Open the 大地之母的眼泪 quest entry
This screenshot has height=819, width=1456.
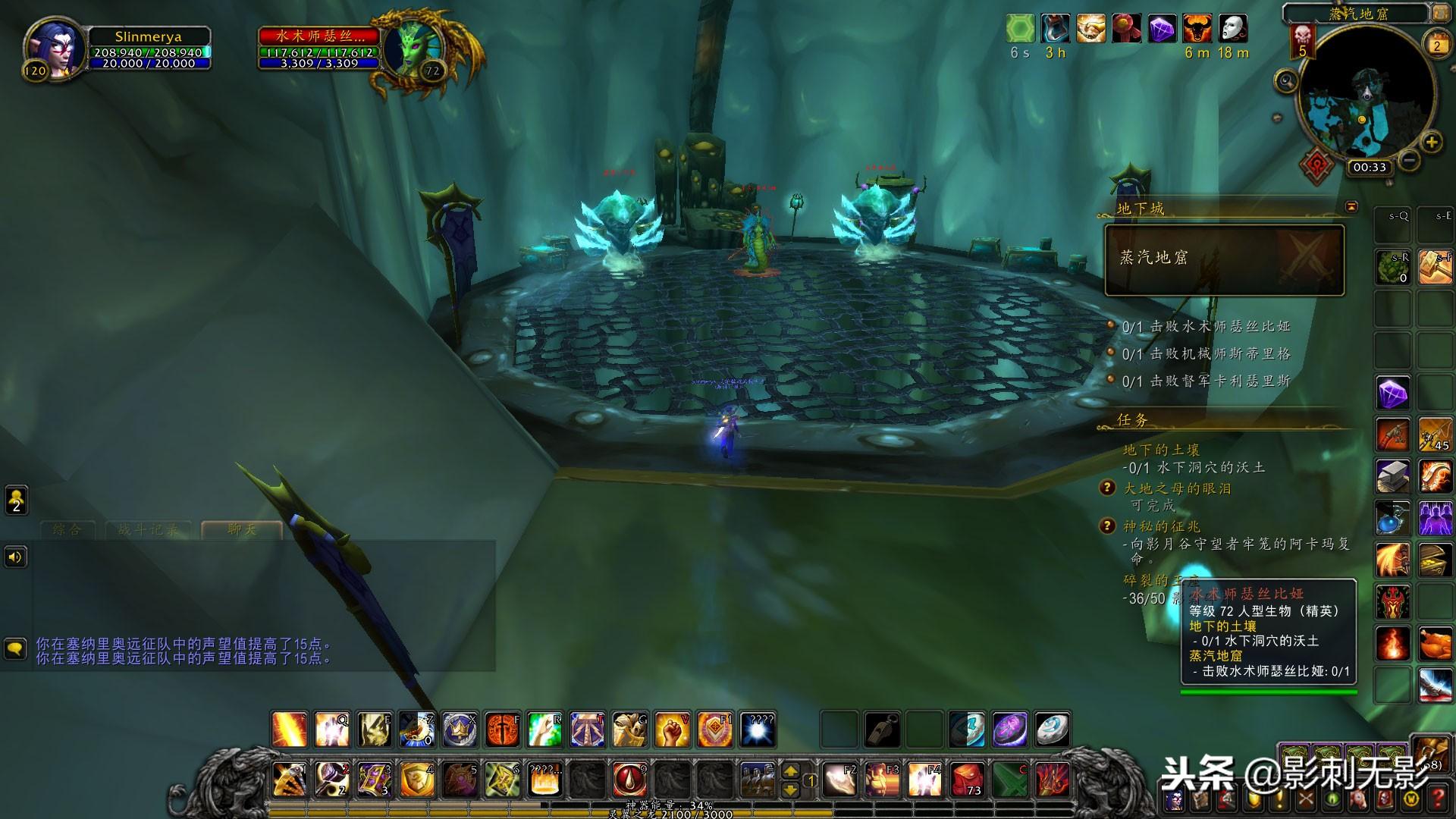tap(1177, 488)
